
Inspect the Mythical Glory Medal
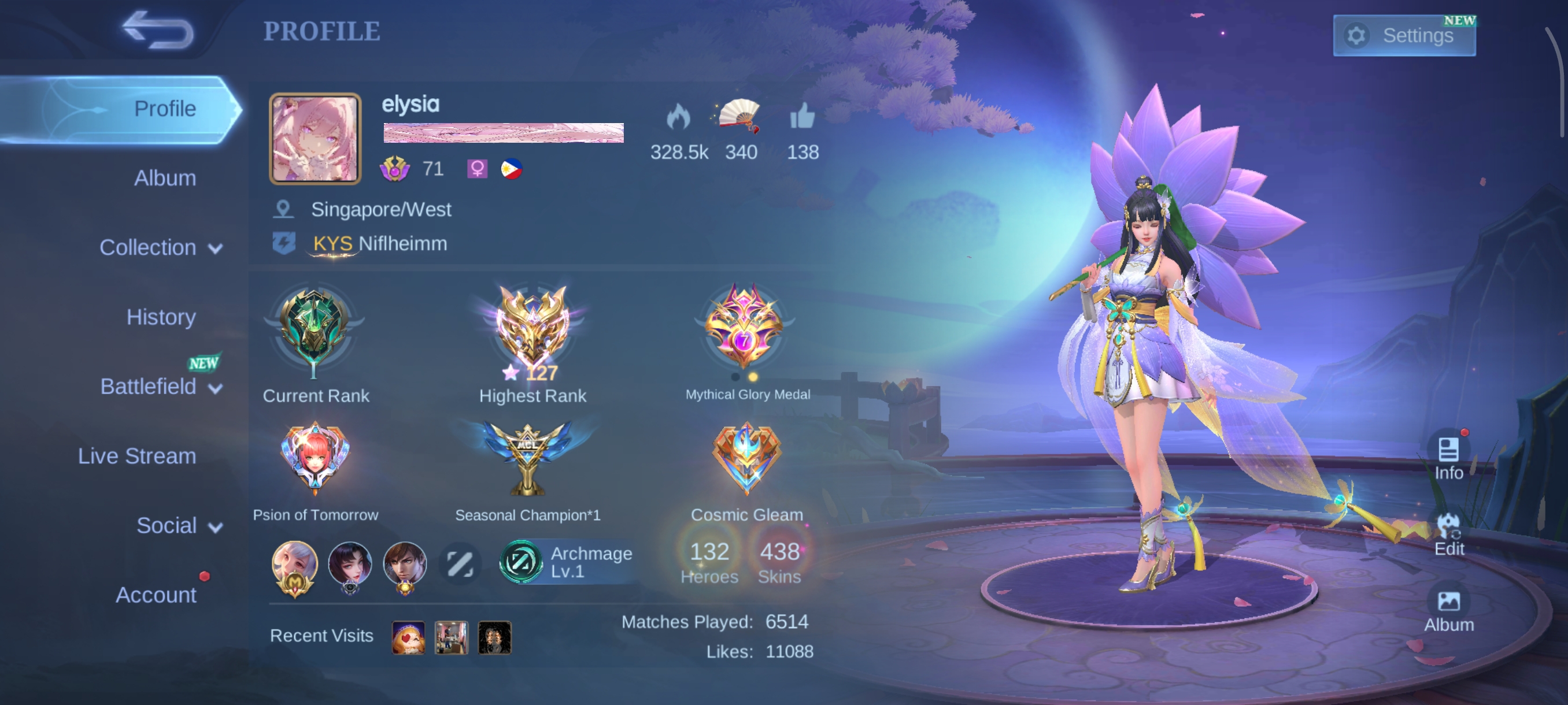pos(745,328)
